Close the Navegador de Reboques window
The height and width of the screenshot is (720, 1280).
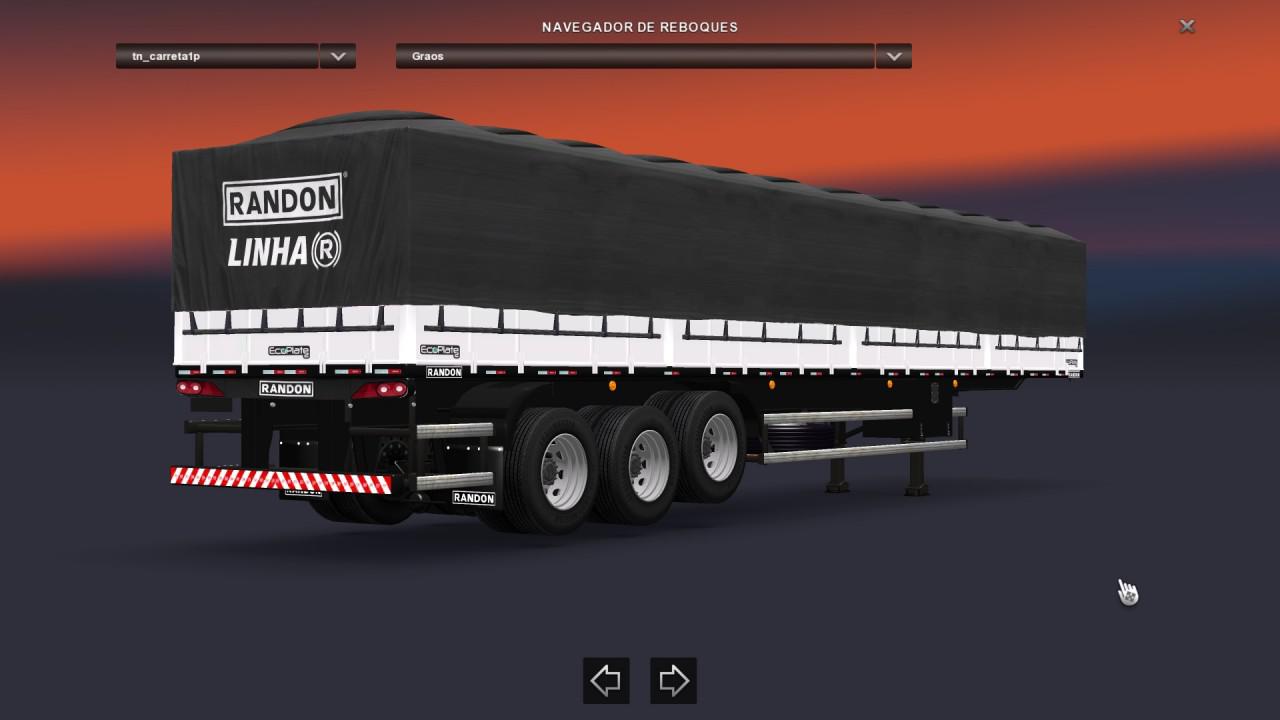(x=1187, y=27)
